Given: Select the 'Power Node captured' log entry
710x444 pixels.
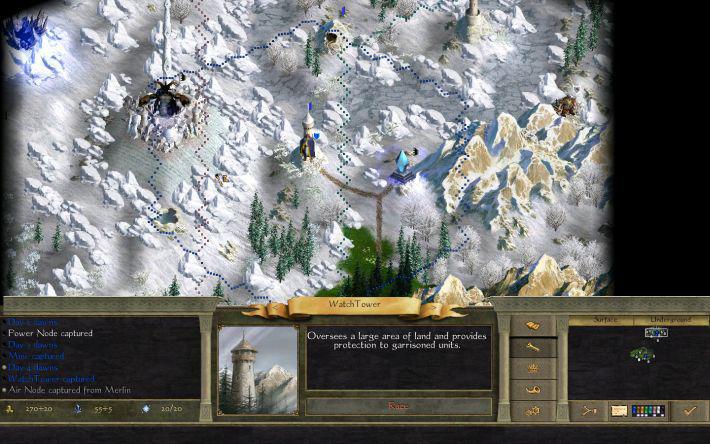Looking at the screenshot, I should tap(50, 333).
